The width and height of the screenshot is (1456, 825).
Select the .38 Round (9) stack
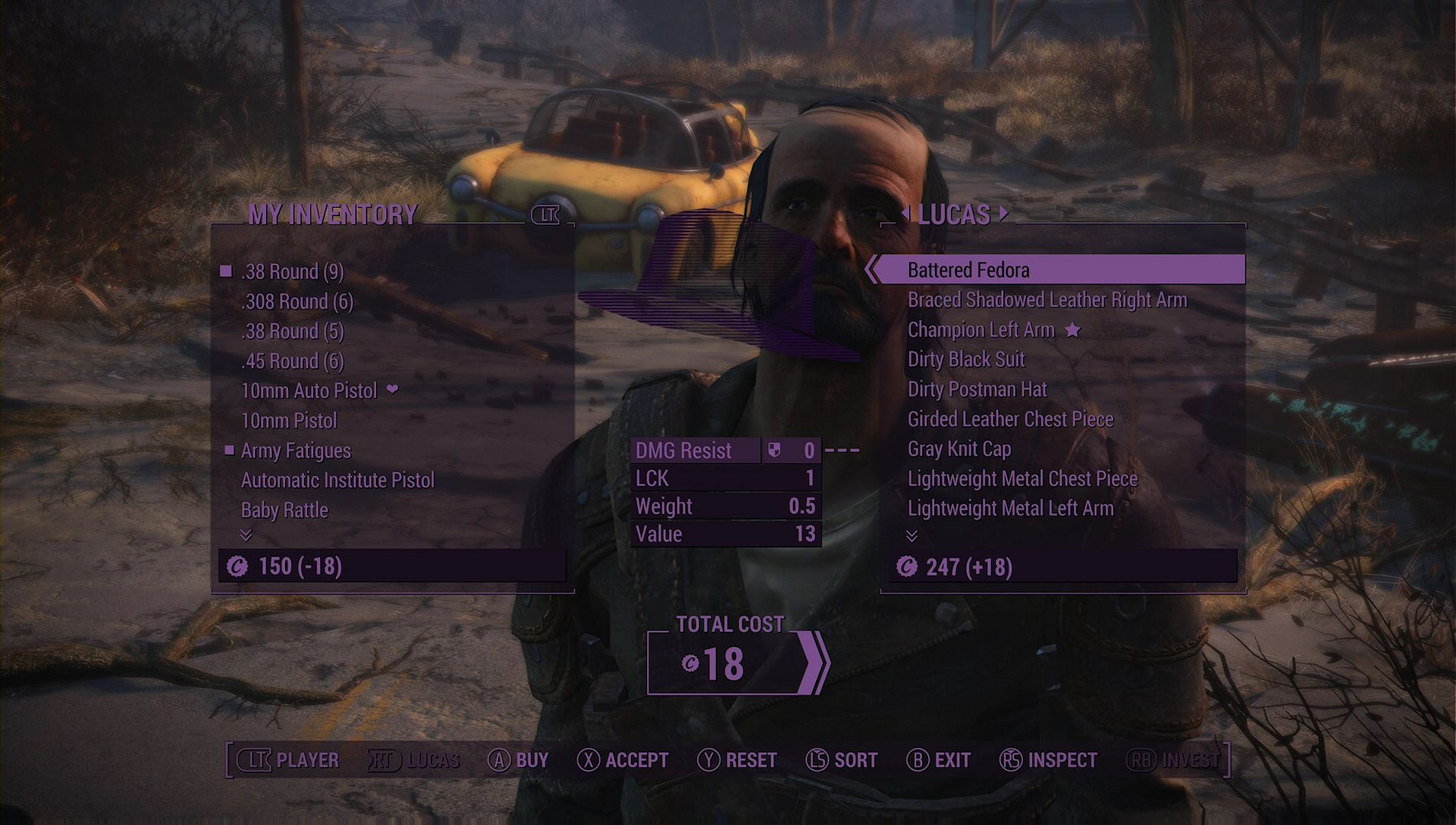pos(293,272)
